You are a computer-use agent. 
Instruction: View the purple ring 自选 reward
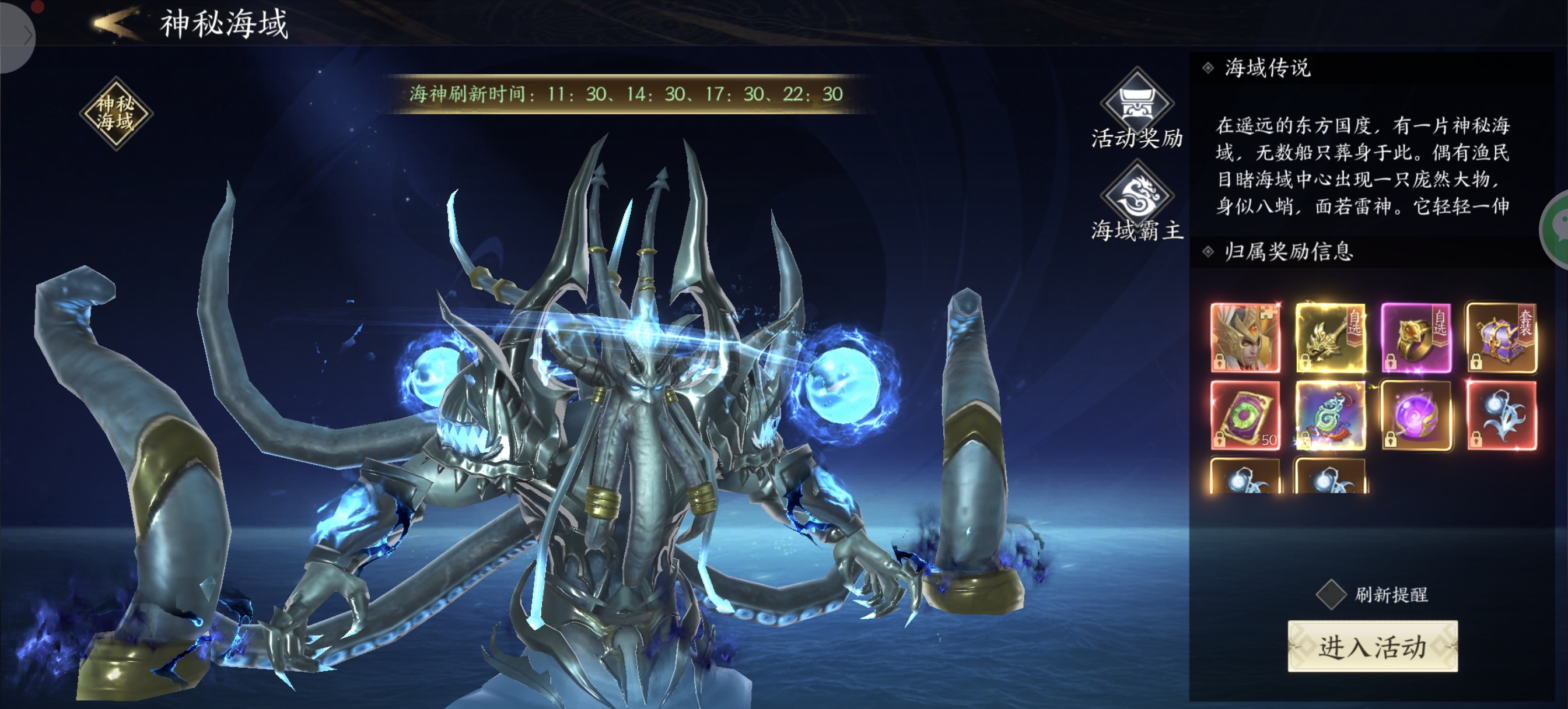[x=1416, y=337]
